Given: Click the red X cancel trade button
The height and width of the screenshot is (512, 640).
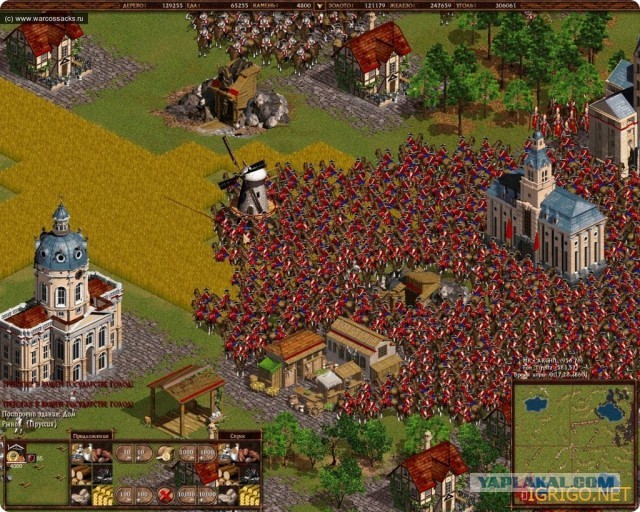Looking at the screenshot, I should [x=165, y=495].
